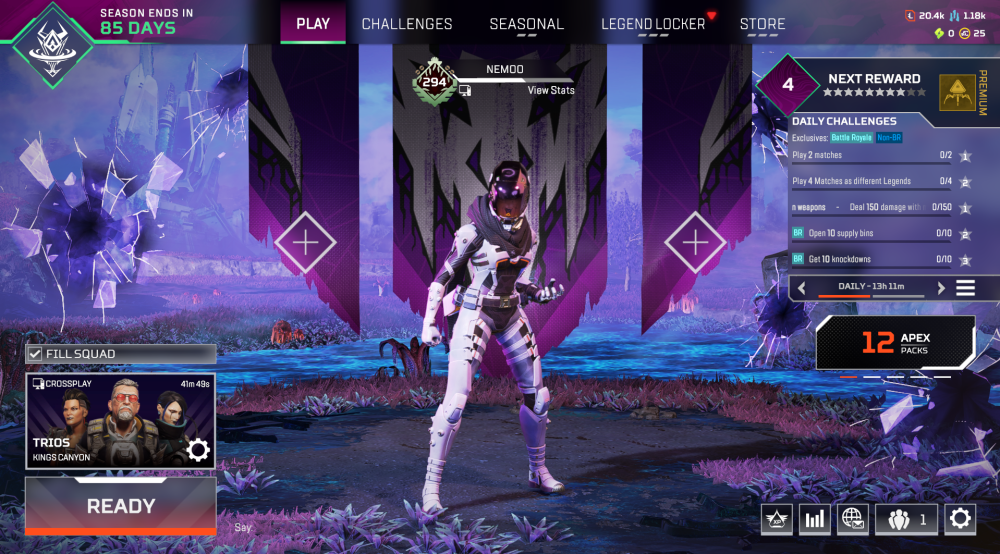Show the next challenge set with the right arrow
The height and width of the screenshot is (554, 1000).
point(941,288)
